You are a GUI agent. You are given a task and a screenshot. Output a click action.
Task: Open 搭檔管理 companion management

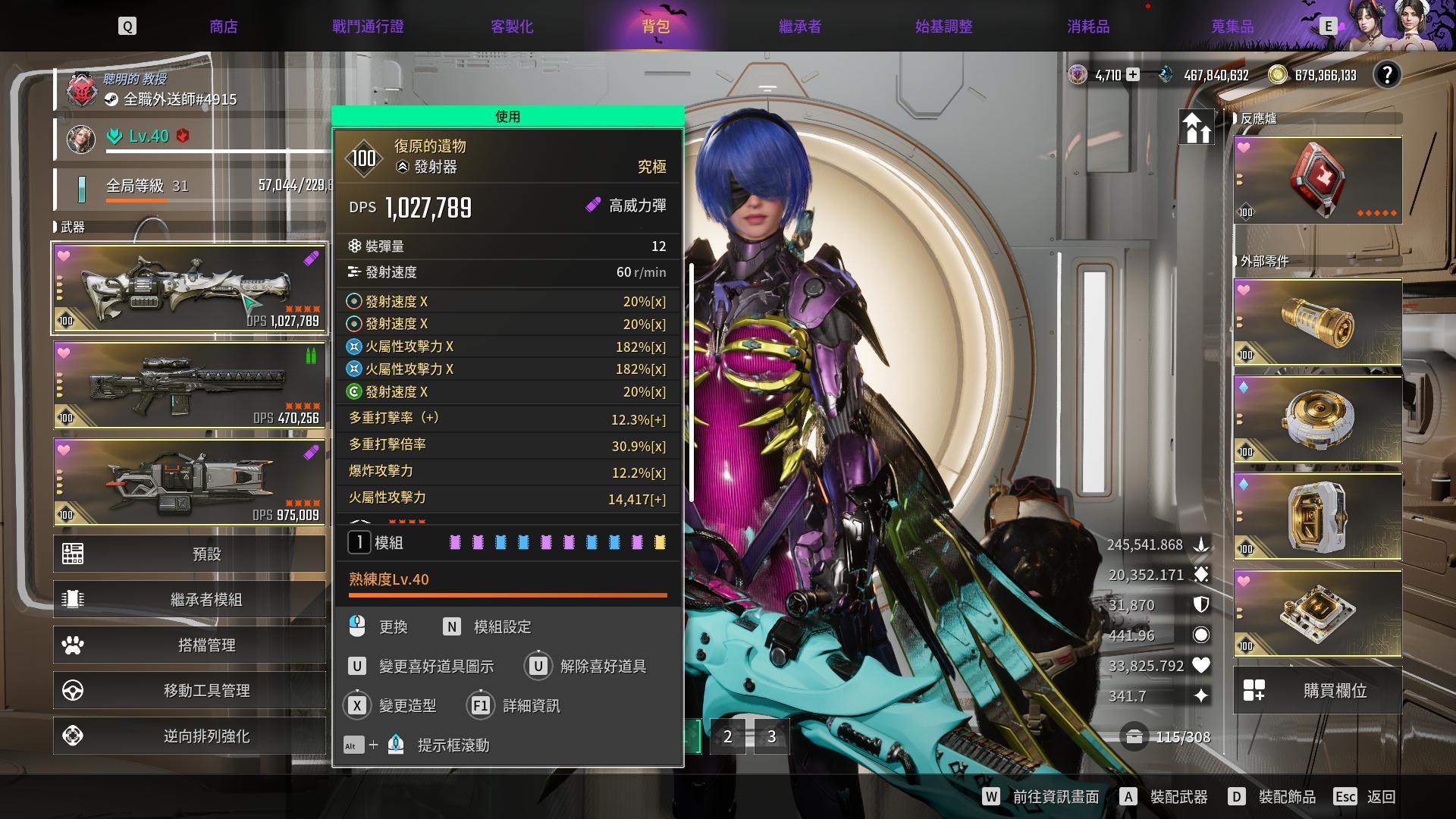(190, 645)
